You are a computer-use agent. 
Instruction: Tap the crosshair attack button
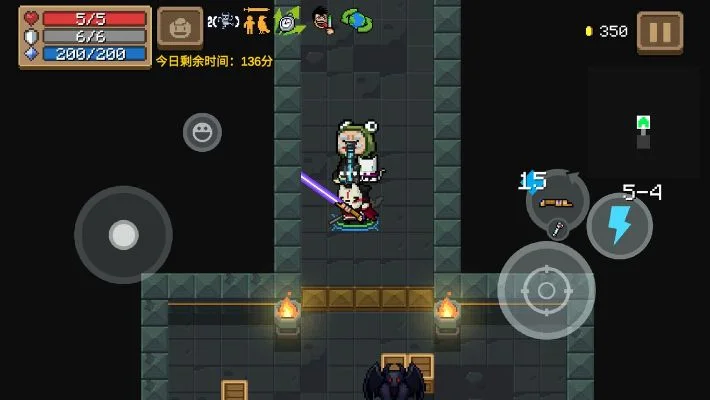tap(546, 290)
